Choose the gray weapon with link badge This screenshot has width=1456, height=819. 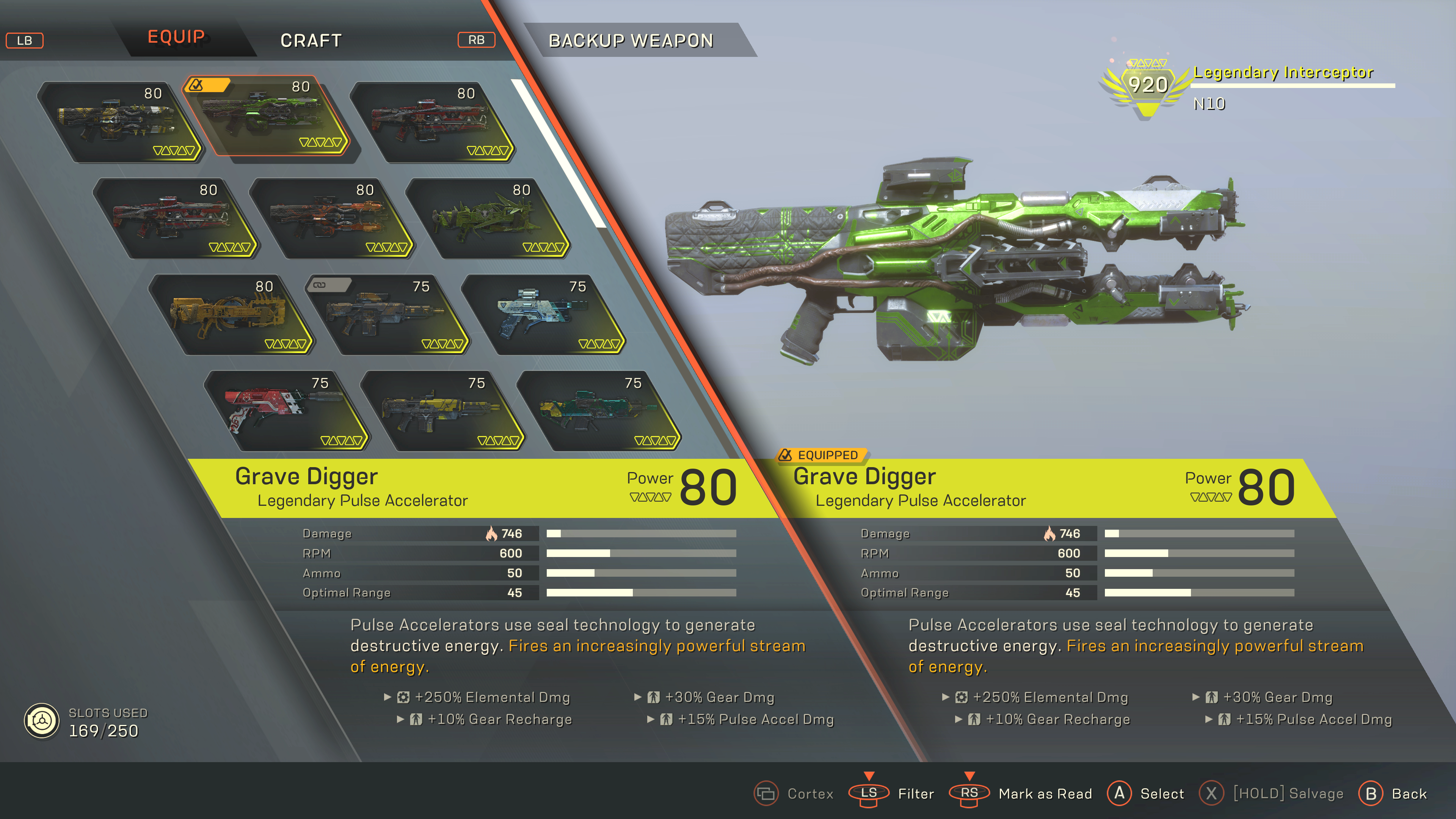[387, 315]
